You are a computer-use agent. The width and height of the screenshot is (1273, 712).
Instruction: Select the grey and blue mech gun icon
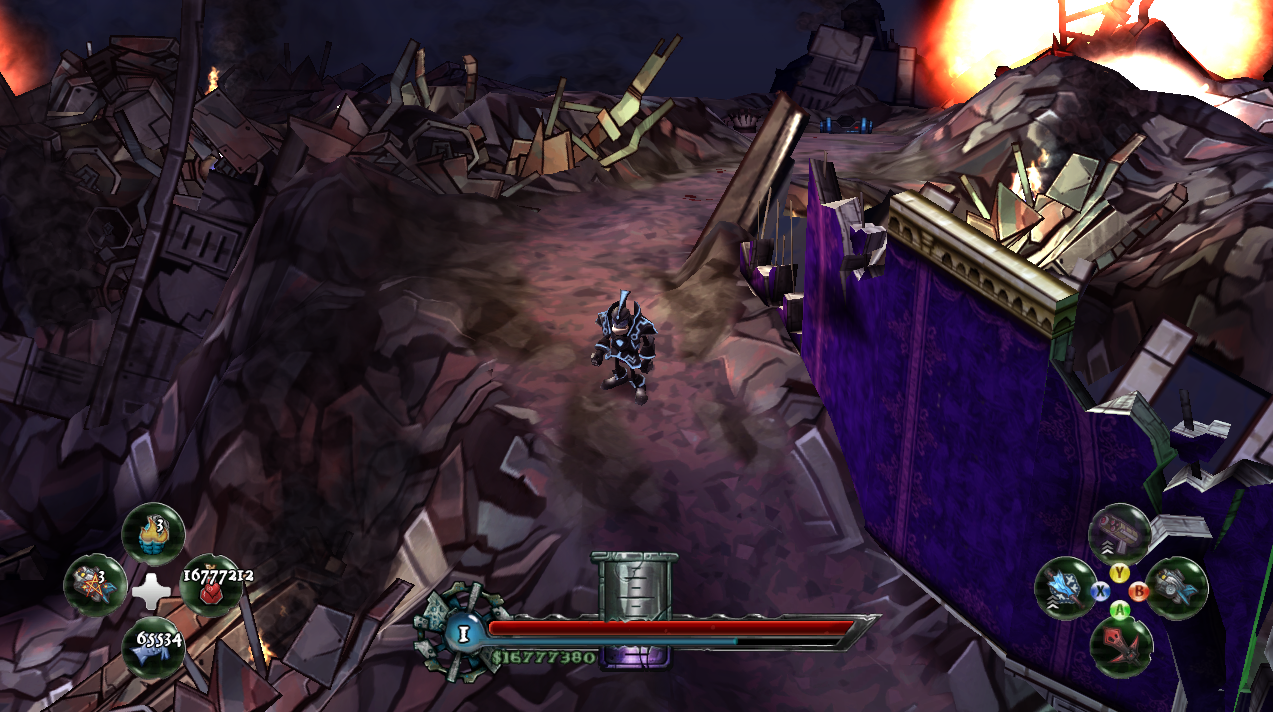click(x=1176, y=588)
